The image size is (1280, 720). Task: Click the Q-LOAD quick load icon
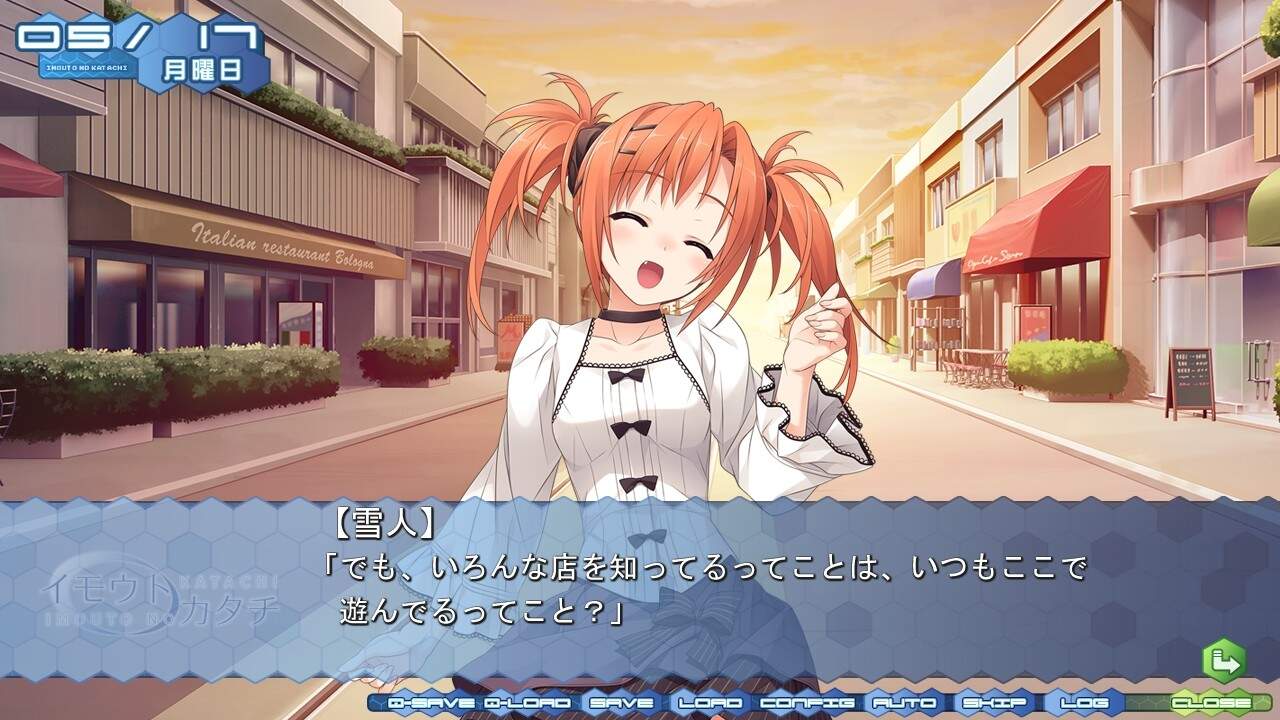(x=525, y=703)
